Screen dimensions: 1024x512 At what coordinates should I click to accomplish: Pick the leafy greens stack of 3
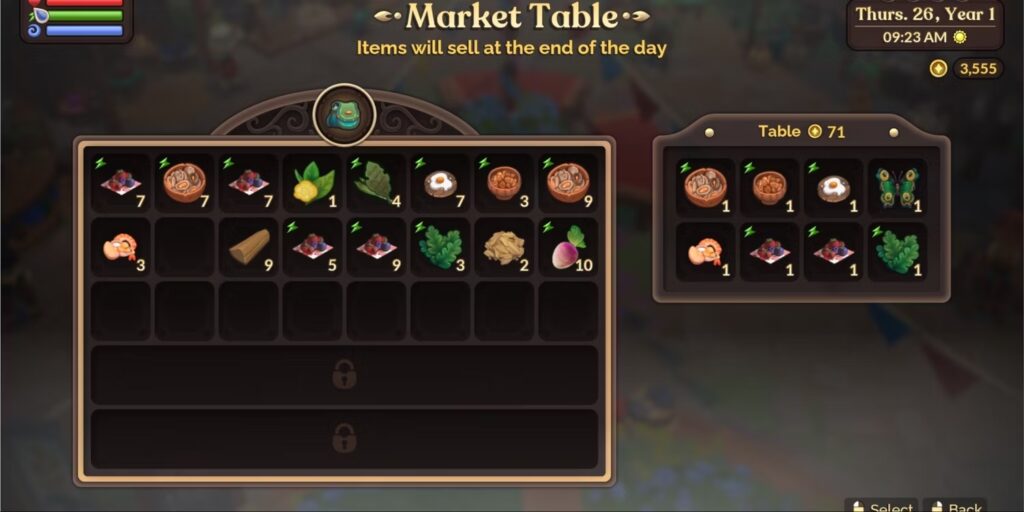(x=440, y=247)
